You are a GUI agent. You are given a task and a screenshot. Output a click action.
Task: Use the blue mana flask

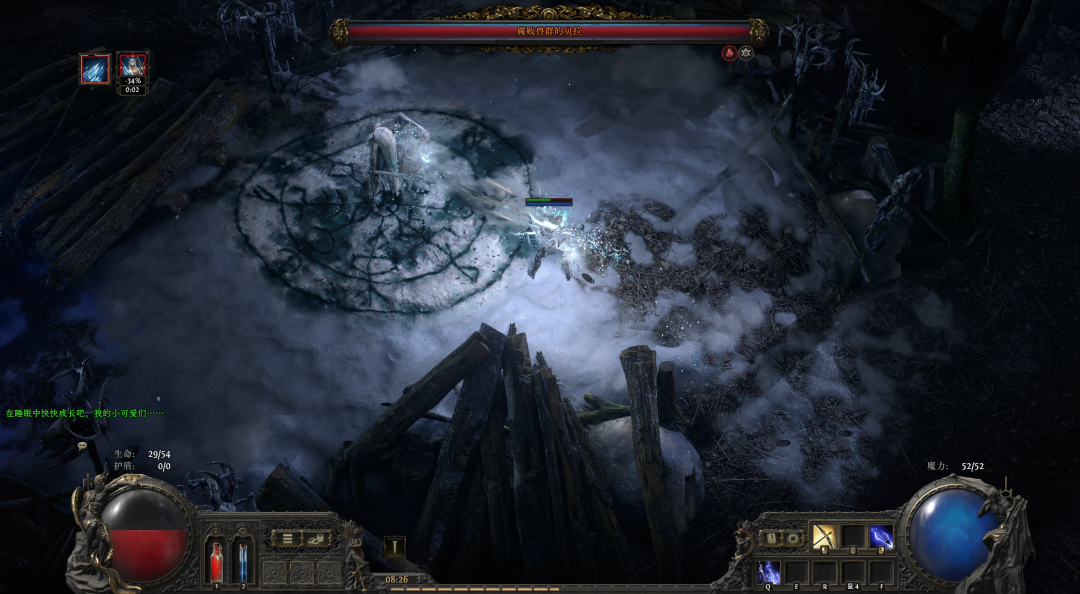point(242,561)
